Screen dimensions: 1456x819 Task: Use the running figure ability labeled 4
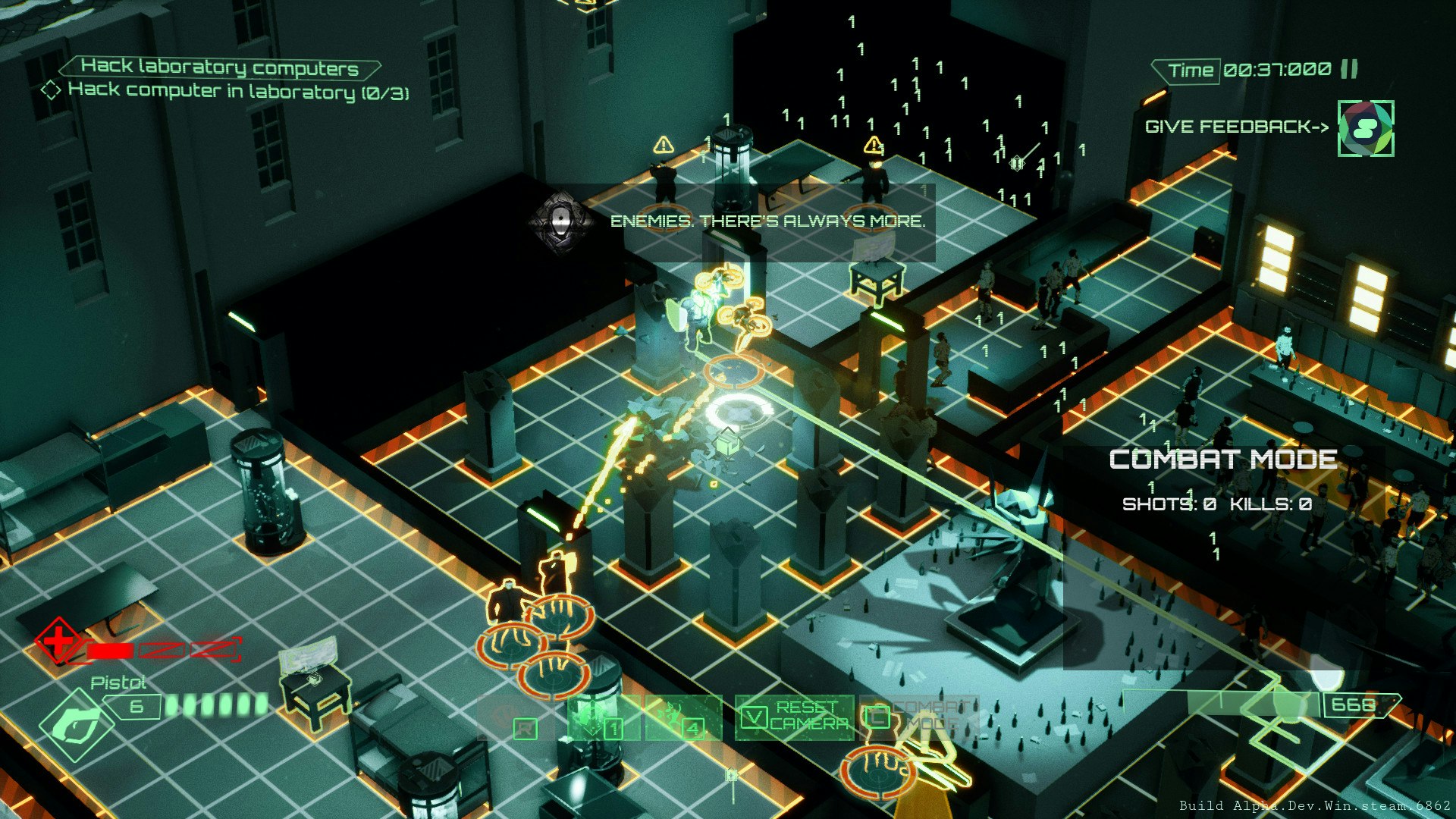pyautogui.click(x=683, y=718)
